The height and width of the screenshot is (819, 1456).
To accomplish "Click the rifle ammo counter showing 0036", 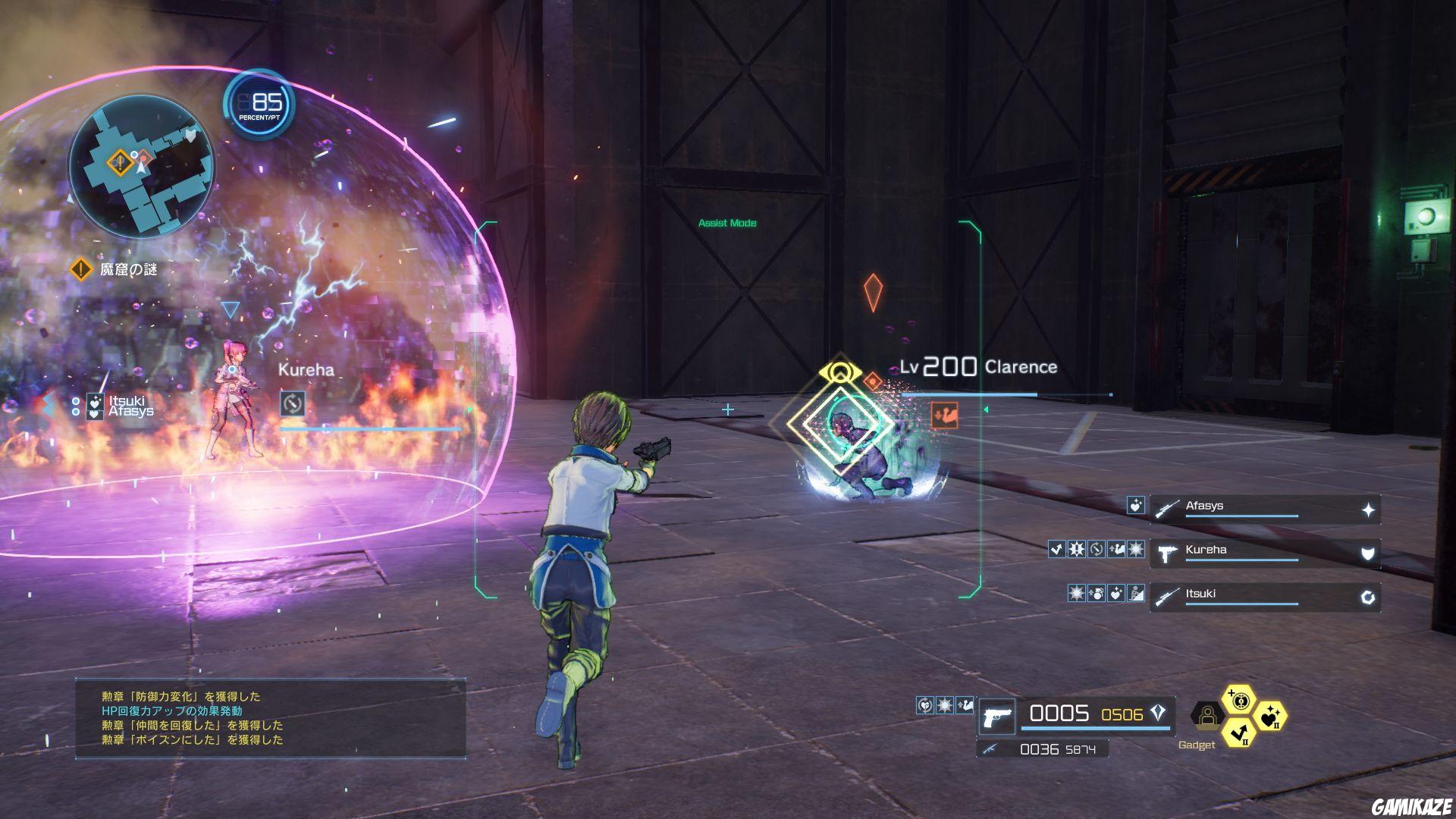I will [1038, 749].
